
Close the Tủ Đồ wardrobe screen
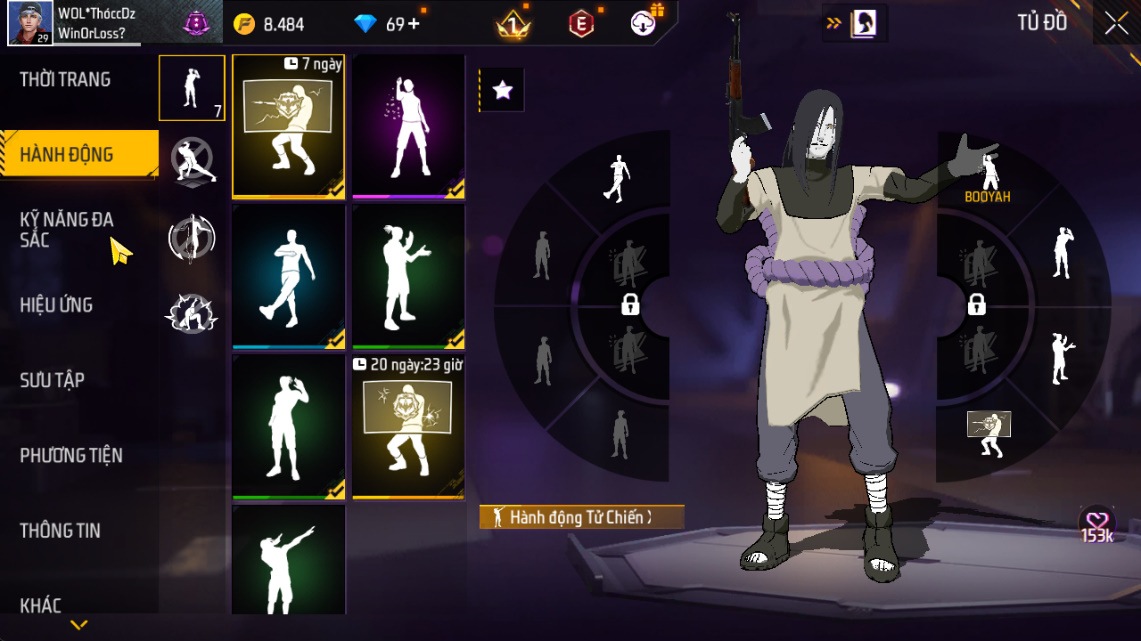tap(1116, 24)
